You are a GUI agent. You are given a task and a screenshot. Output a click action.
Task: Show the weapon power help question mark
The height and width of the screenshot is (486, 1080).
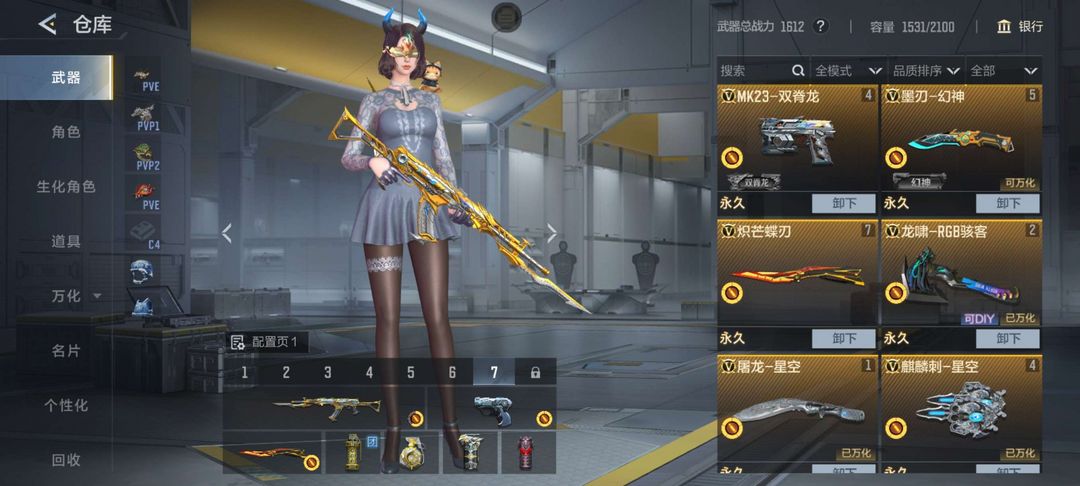821,27
